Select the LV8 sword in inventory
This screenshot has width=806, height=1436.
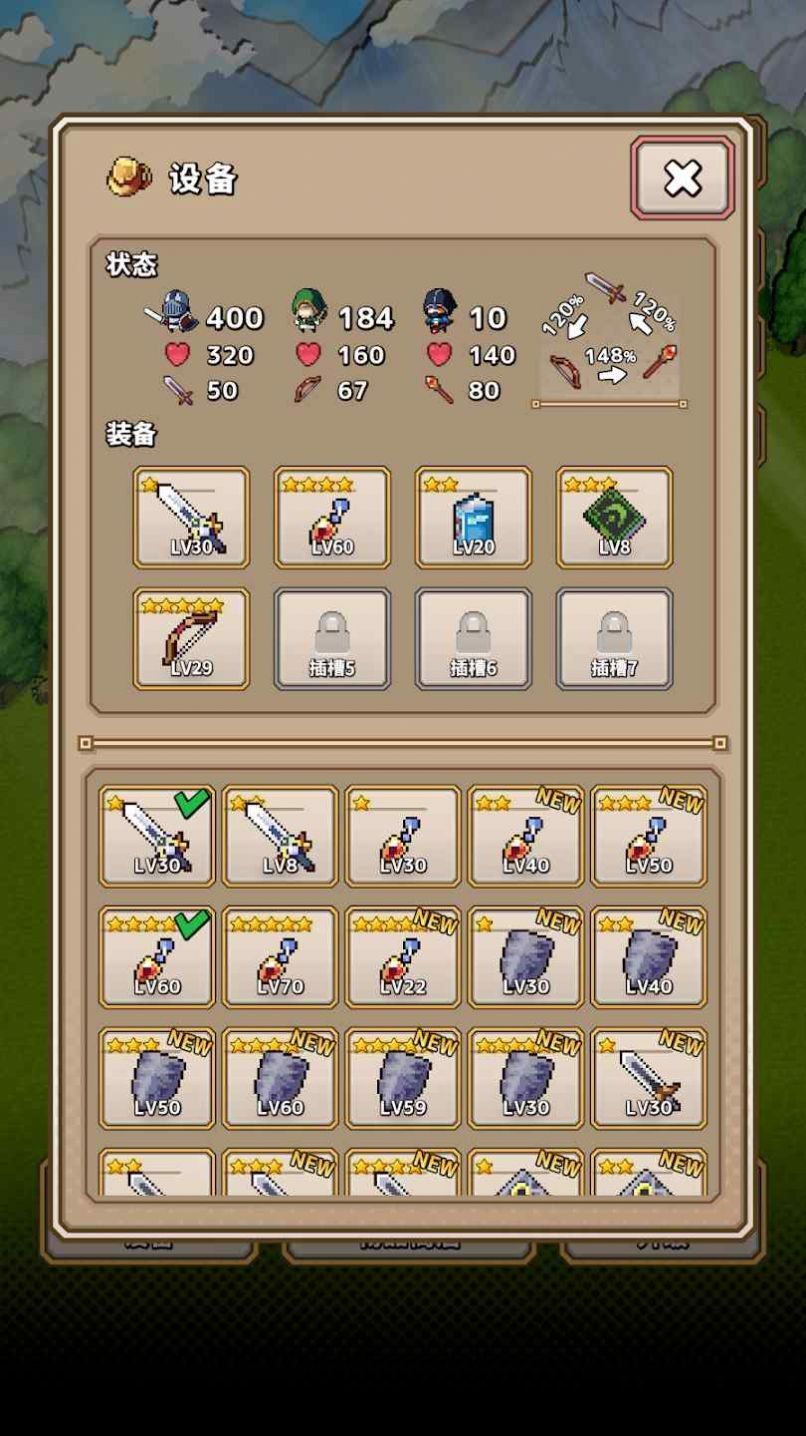pos(280,836)
